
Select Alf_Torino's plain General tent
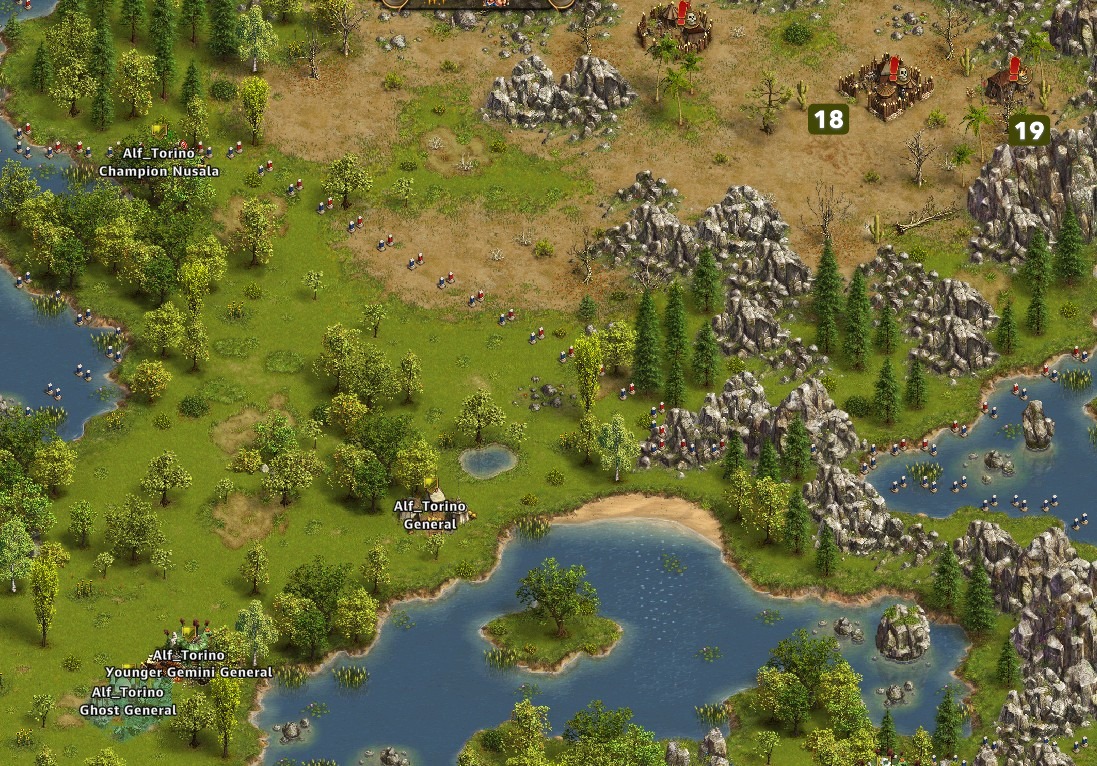click(x=435, y=492)
